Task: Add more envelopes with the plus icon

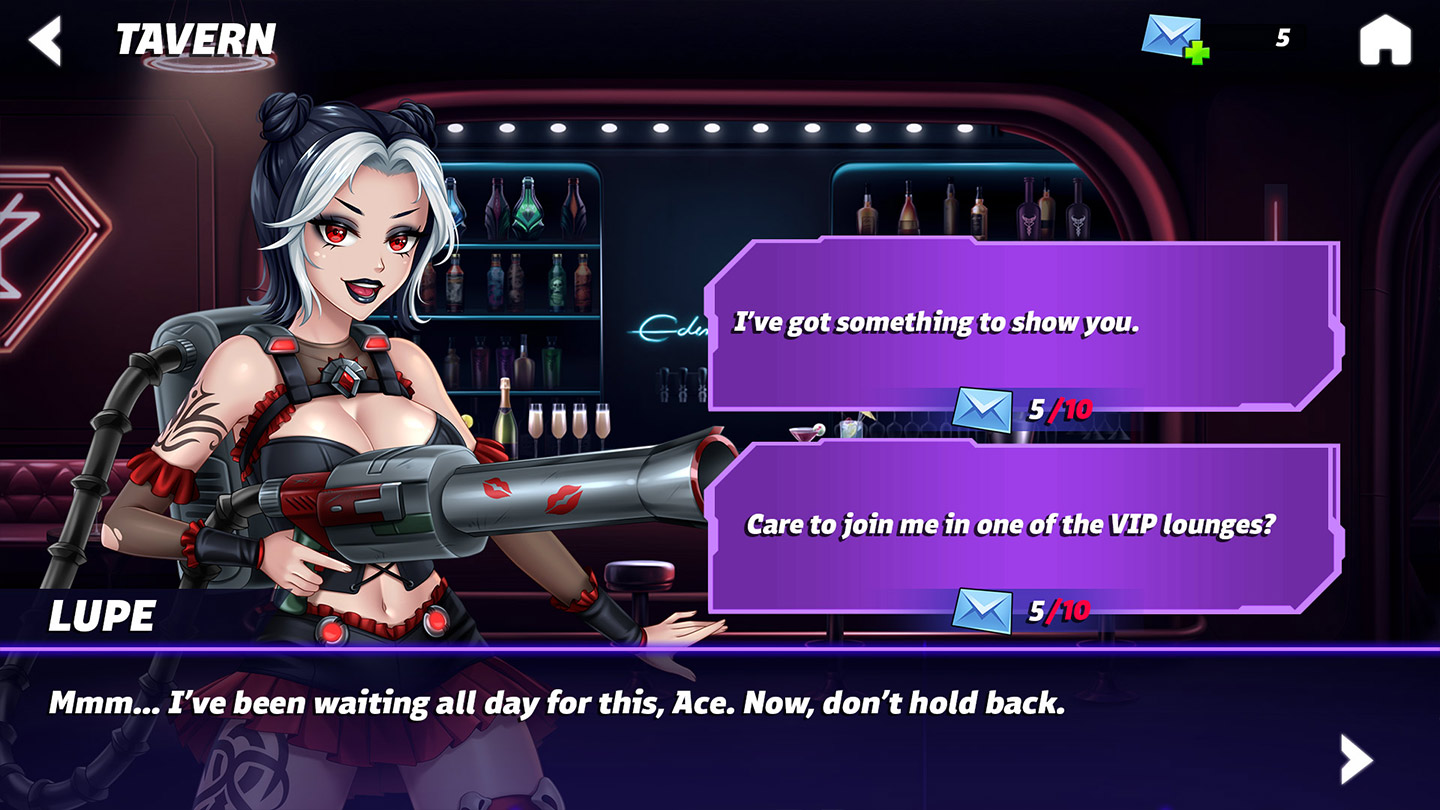Action: 1195,52
